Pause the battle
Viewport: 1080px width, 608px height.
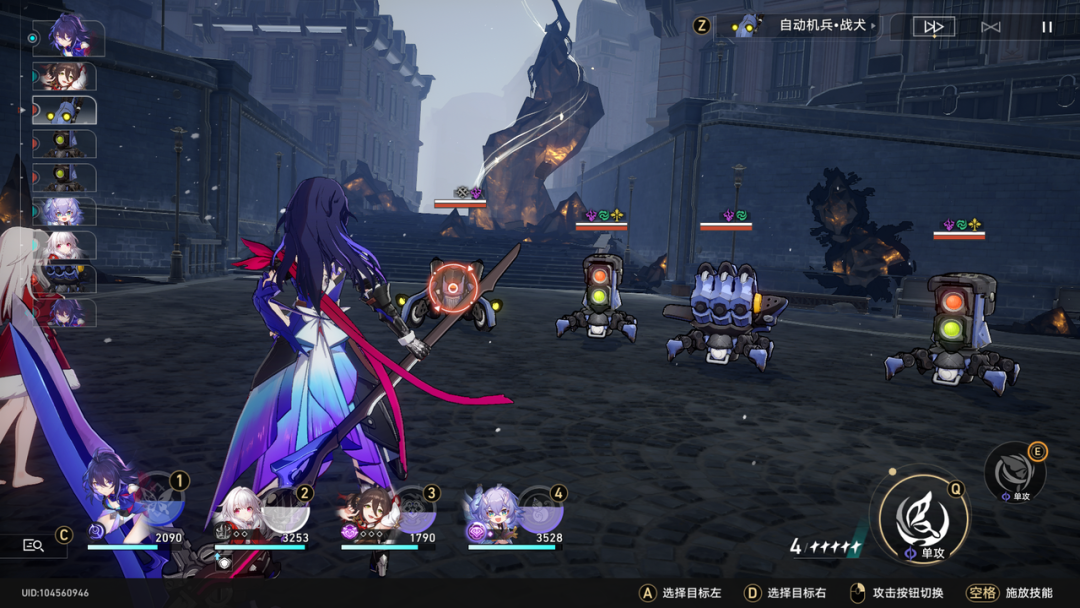coord(1047,27)
